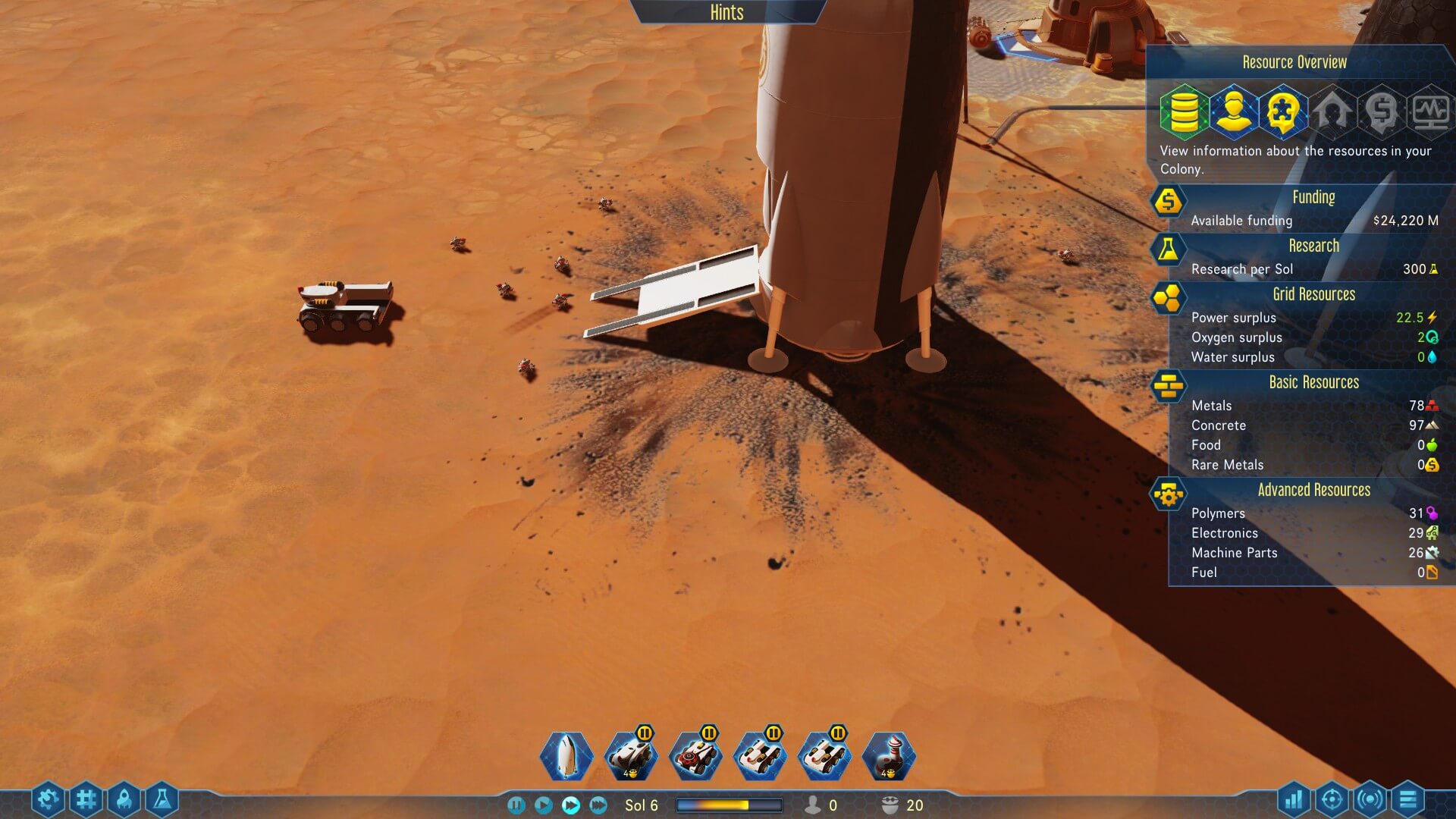Select the white rover carrying 4 drones
Image resolution: width=1456 pixels, height=819 pixels.
pos(630,756)
